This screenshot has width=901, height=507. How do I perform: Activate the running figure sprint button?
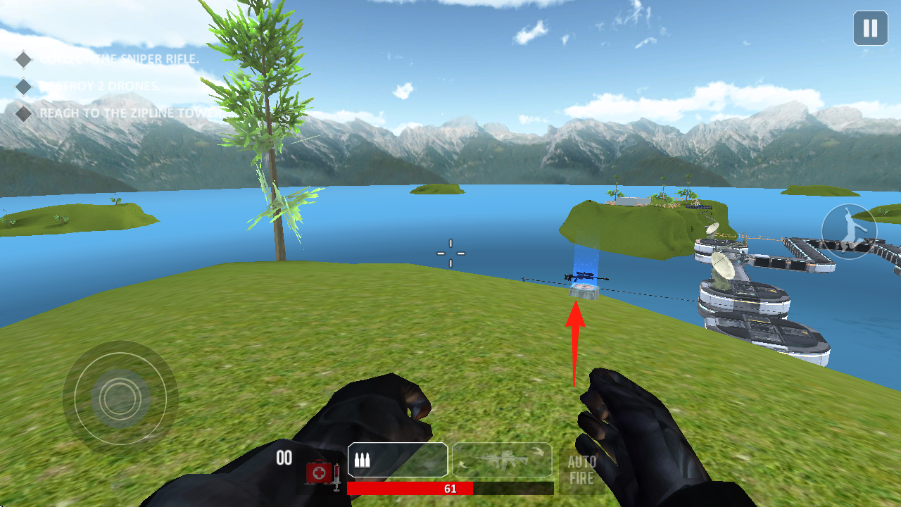point(848,230)
